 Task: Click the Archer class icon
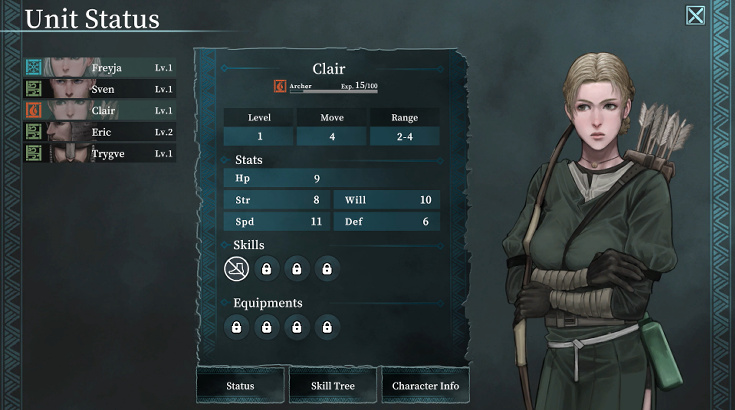[280, 87]
